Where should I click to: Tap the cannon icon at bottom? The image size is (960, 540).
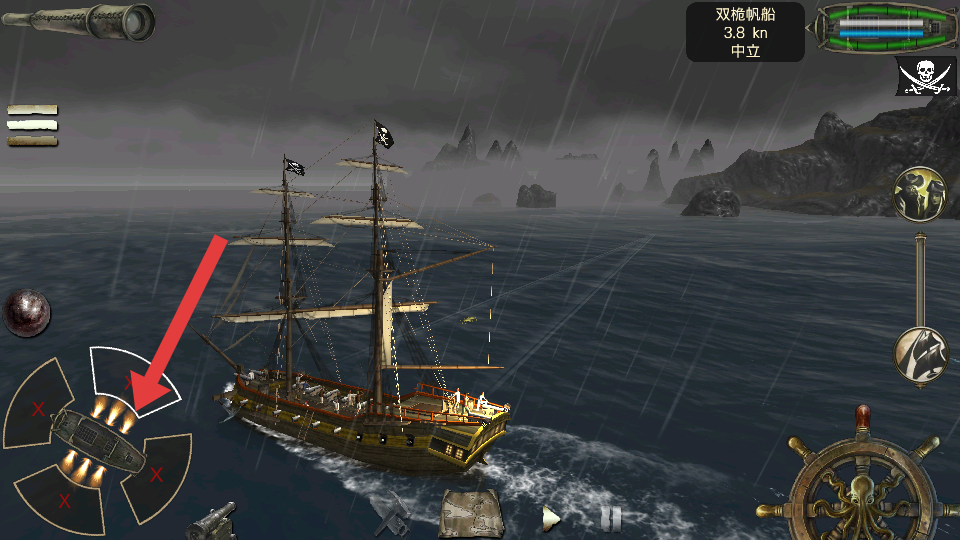coord(212,519)
